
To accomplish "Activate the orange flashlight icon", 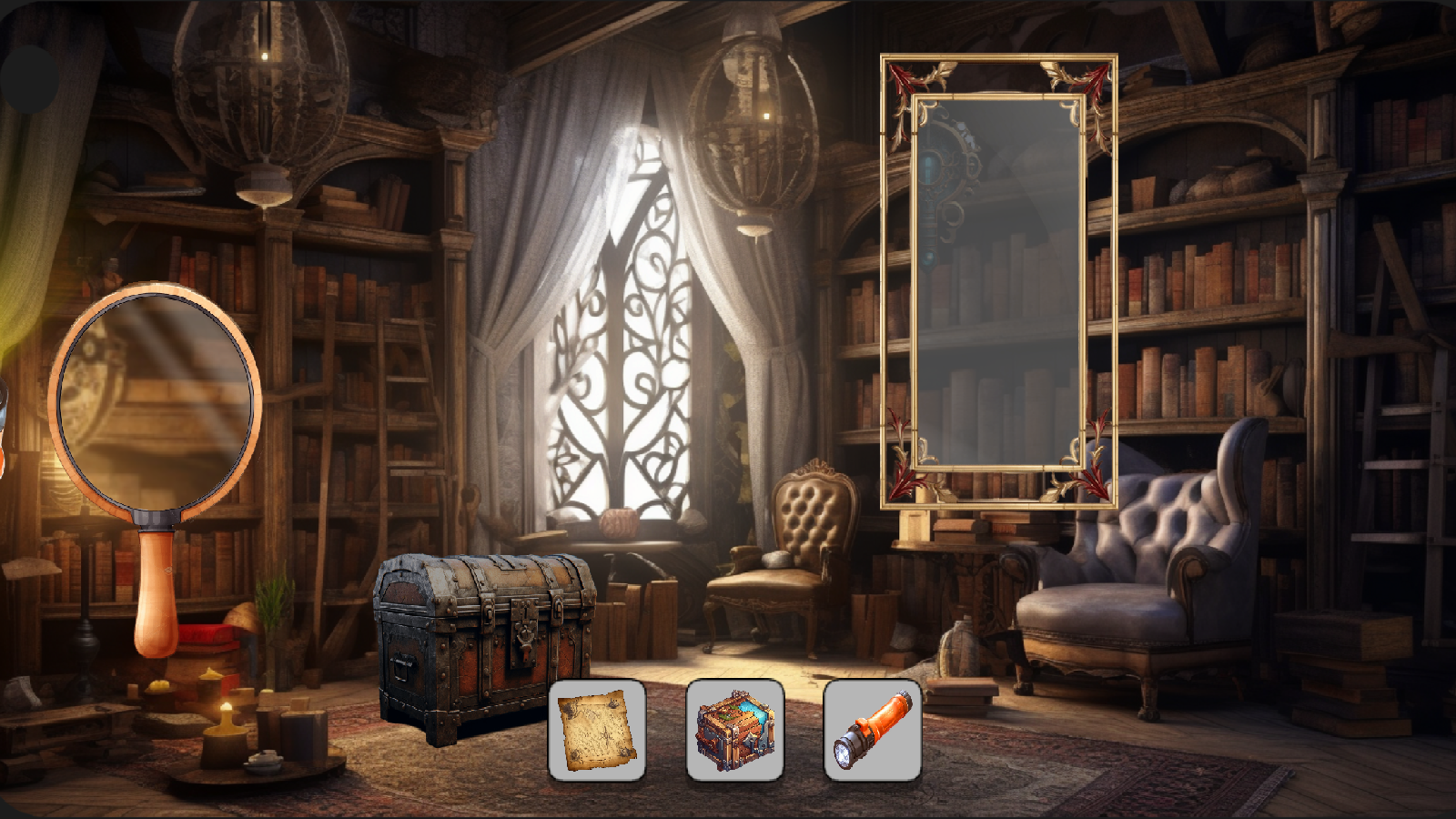I will pos(870,730).
